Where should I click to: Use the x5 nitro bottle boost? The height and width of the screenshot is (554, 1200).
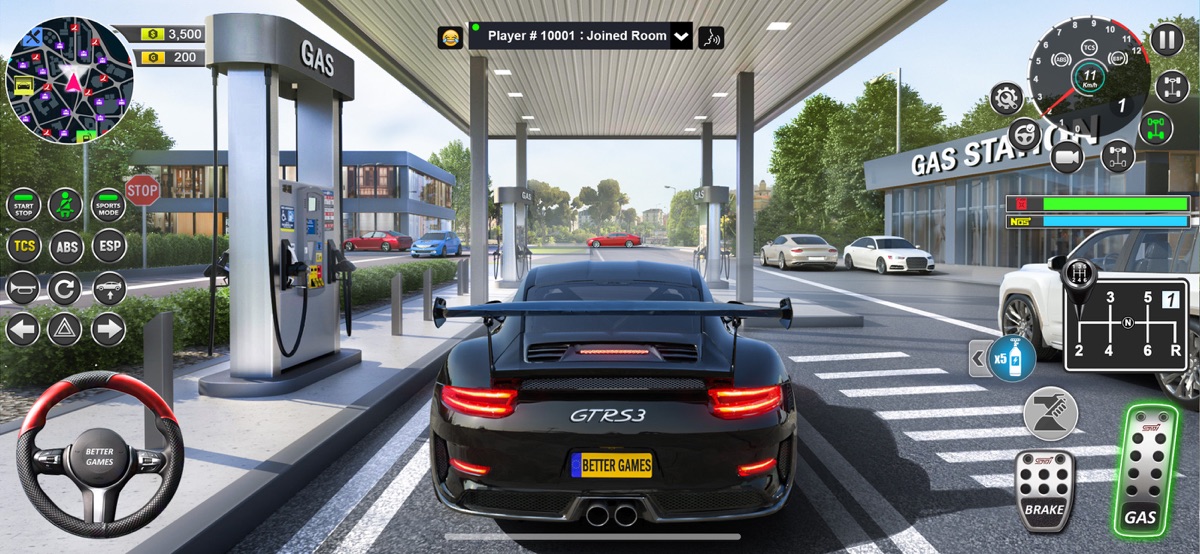click(x=1011, y=358)
